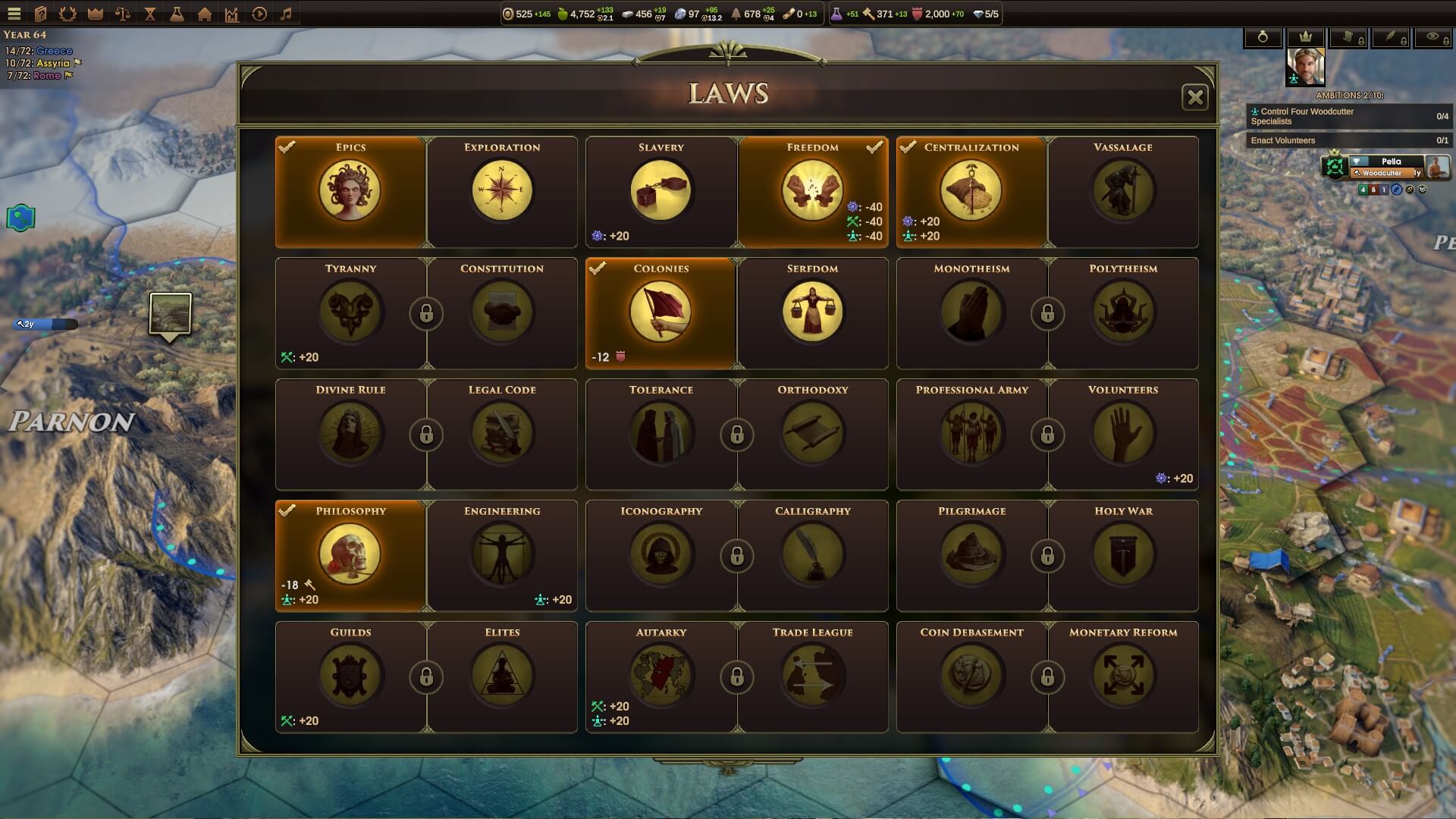The height and width of the screenshot is (819, 1456).
Task: Select the Freedom law tile
Action: tap(812, 191)
